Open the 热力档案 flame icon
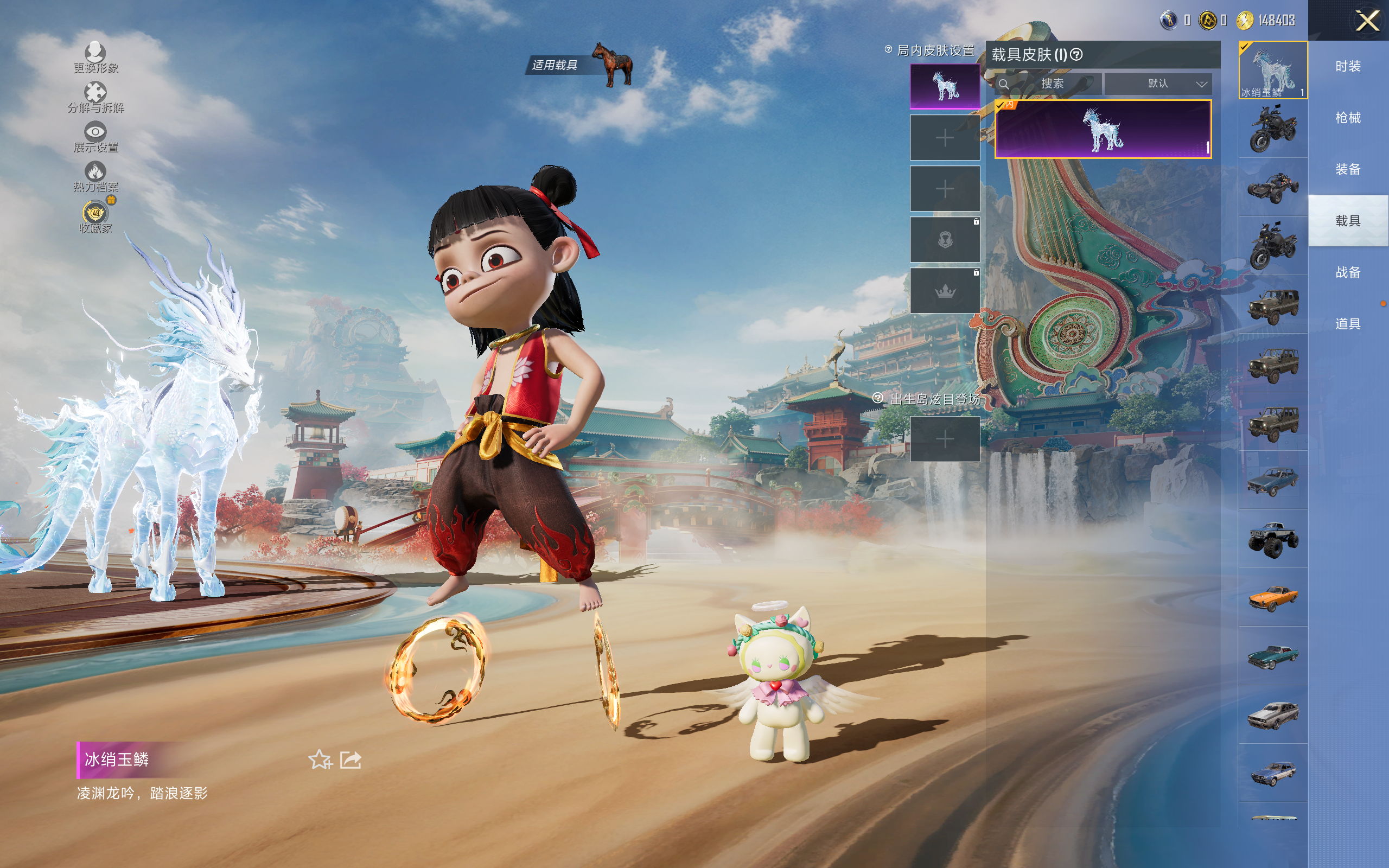The height and width of the screenshot is (868, 1389). point(95,176)
